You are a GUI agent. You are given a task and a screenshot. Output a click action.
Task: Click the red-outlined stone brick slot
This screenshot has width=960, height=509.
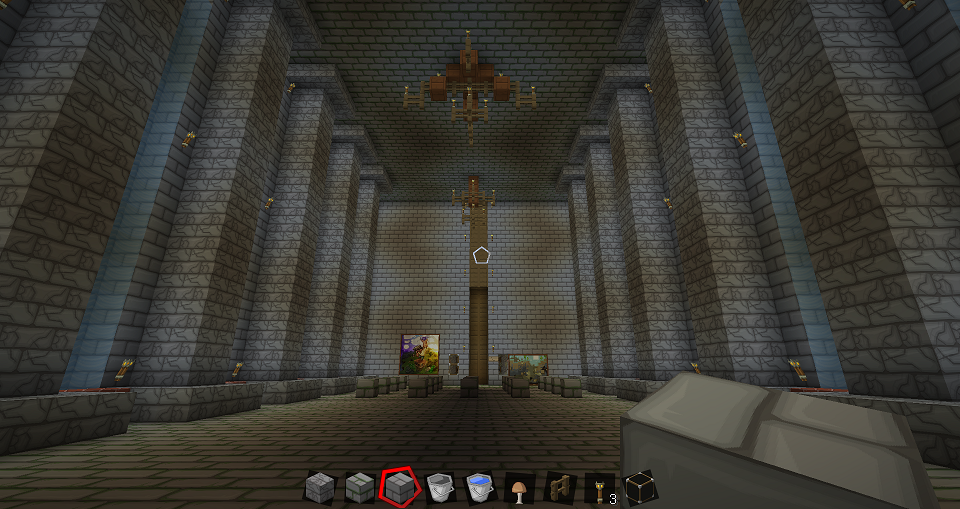399,488
